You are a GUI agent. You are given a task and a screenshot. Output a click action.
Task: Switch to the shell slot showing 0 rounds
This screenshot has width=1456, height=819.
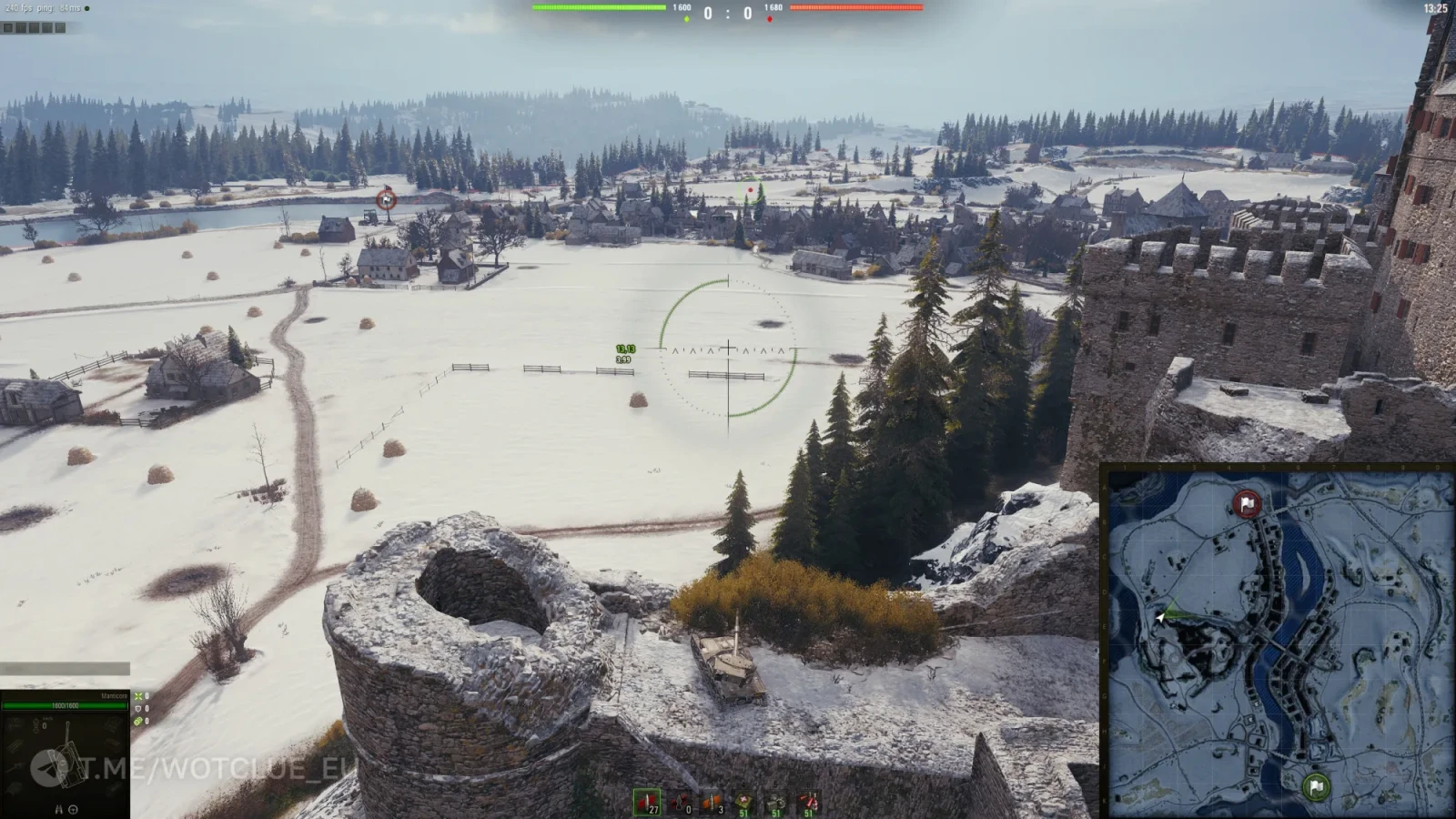coord(680,802)
